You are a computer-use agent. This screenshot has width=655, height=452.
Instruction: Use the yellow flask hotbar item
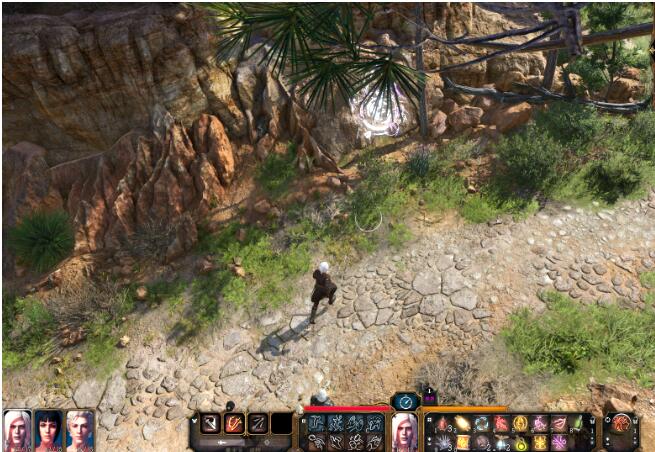coord(520,442)
